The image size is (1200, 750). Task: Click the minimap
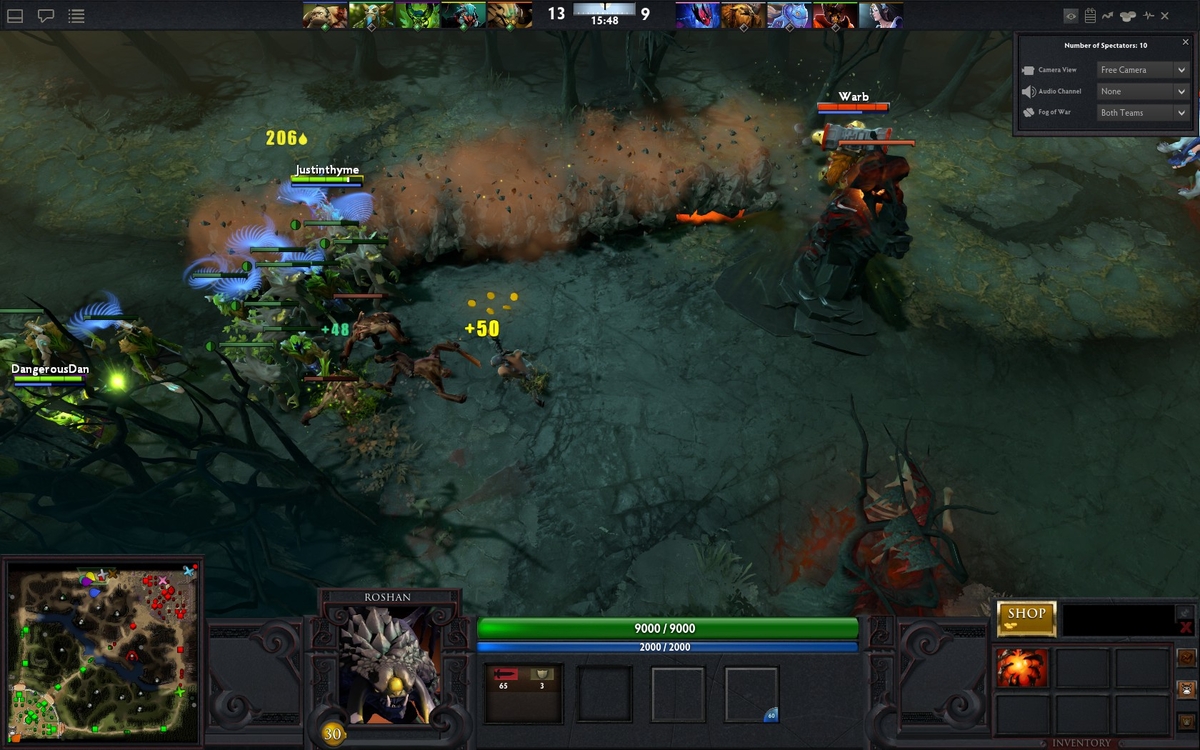point(102,650)
